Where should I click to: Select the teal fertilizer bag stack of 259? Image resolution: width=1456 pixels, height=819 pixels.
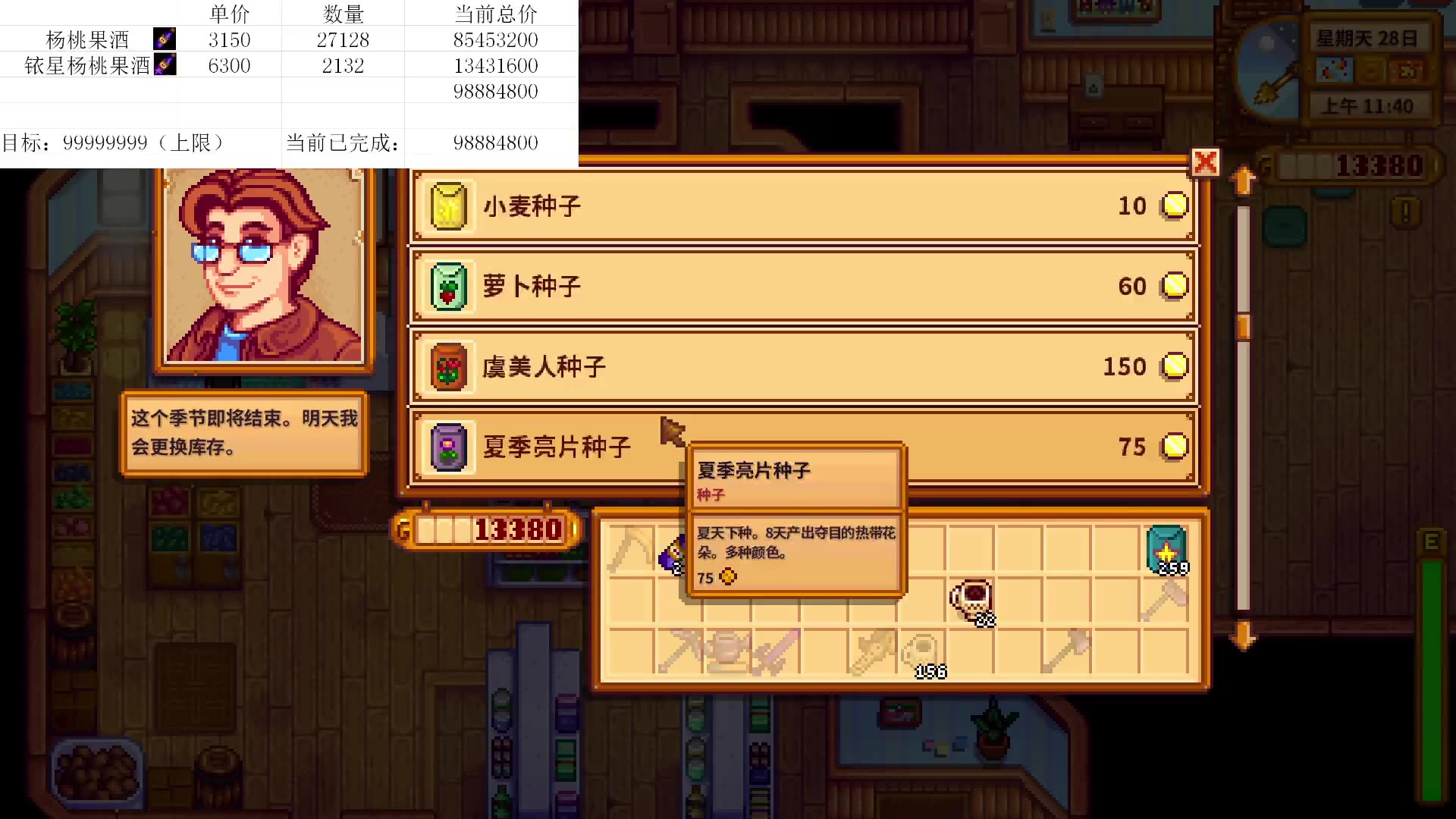click(x=1168, y=548)
